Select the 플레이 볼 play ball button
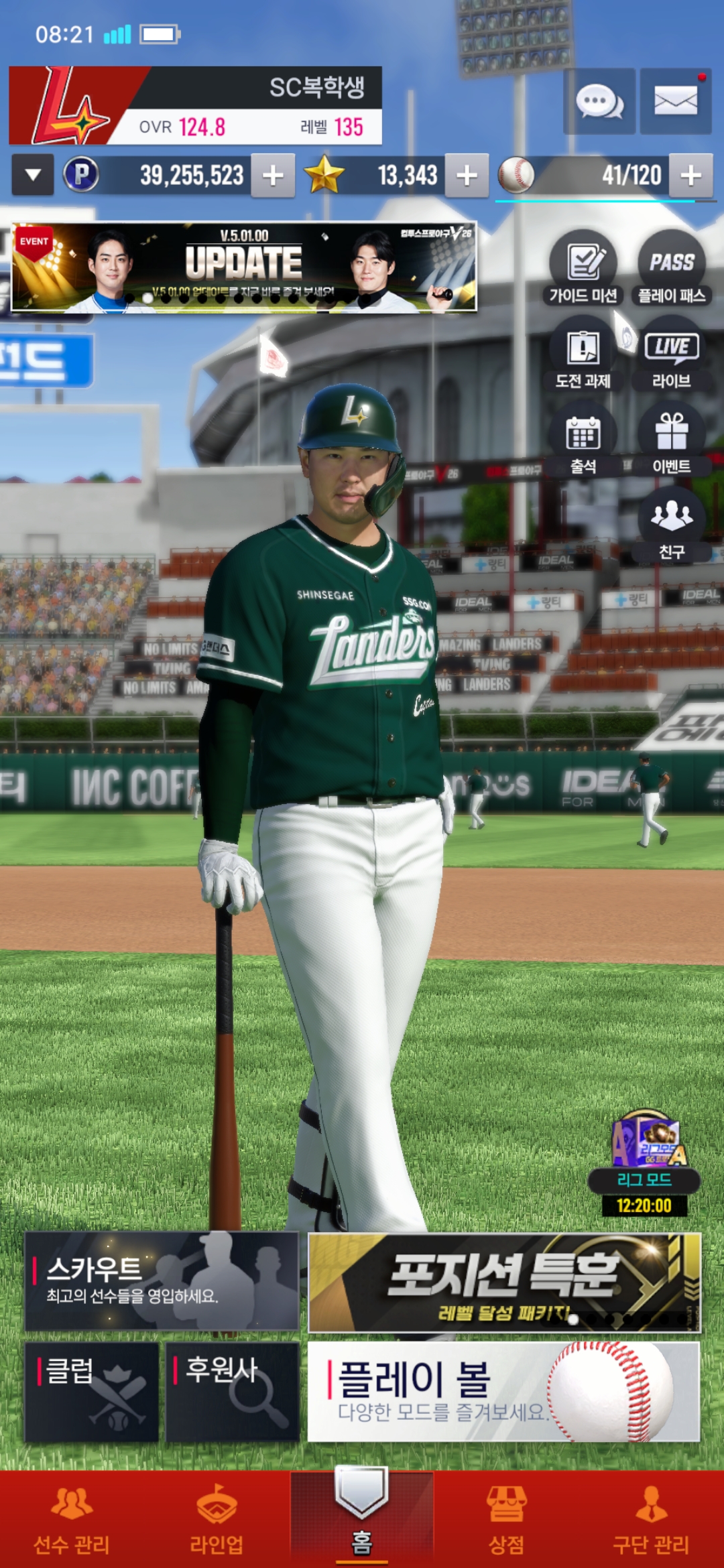This screenshot has width=724, height=1568. click(x=503, y=1391)
